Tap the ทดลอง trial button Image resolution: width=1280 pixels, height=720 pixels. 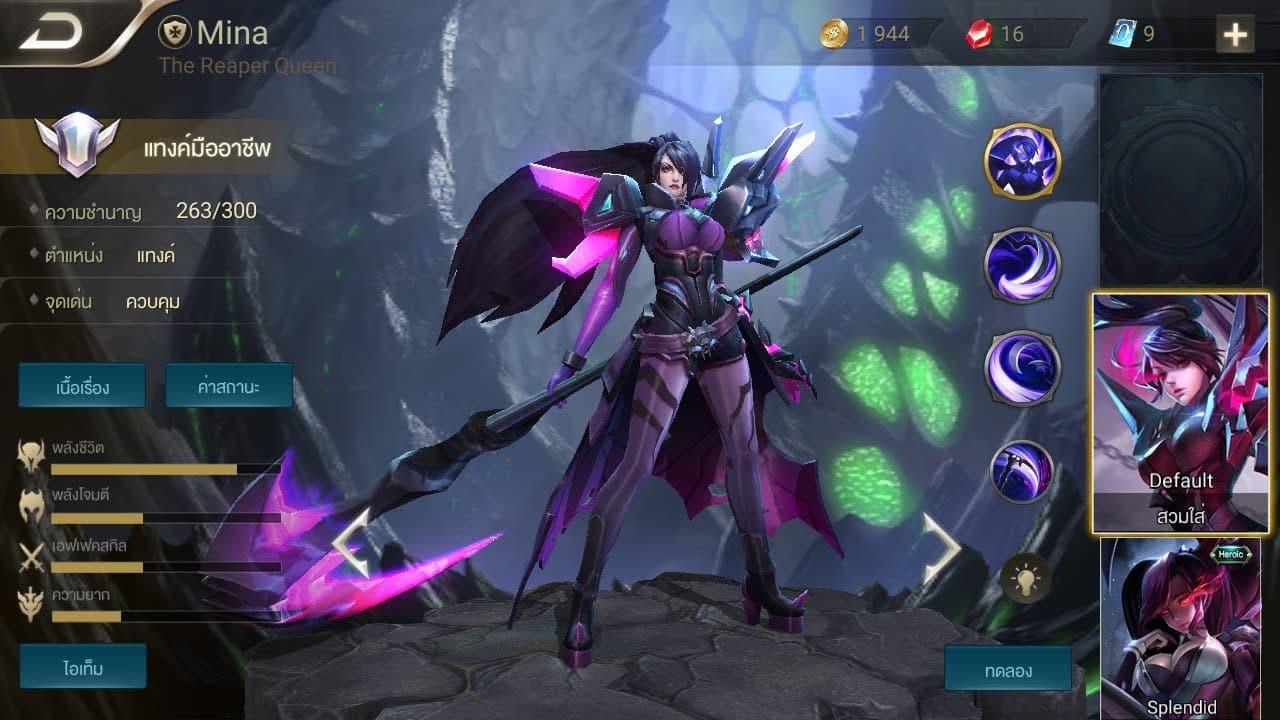tap(1007, 668)
